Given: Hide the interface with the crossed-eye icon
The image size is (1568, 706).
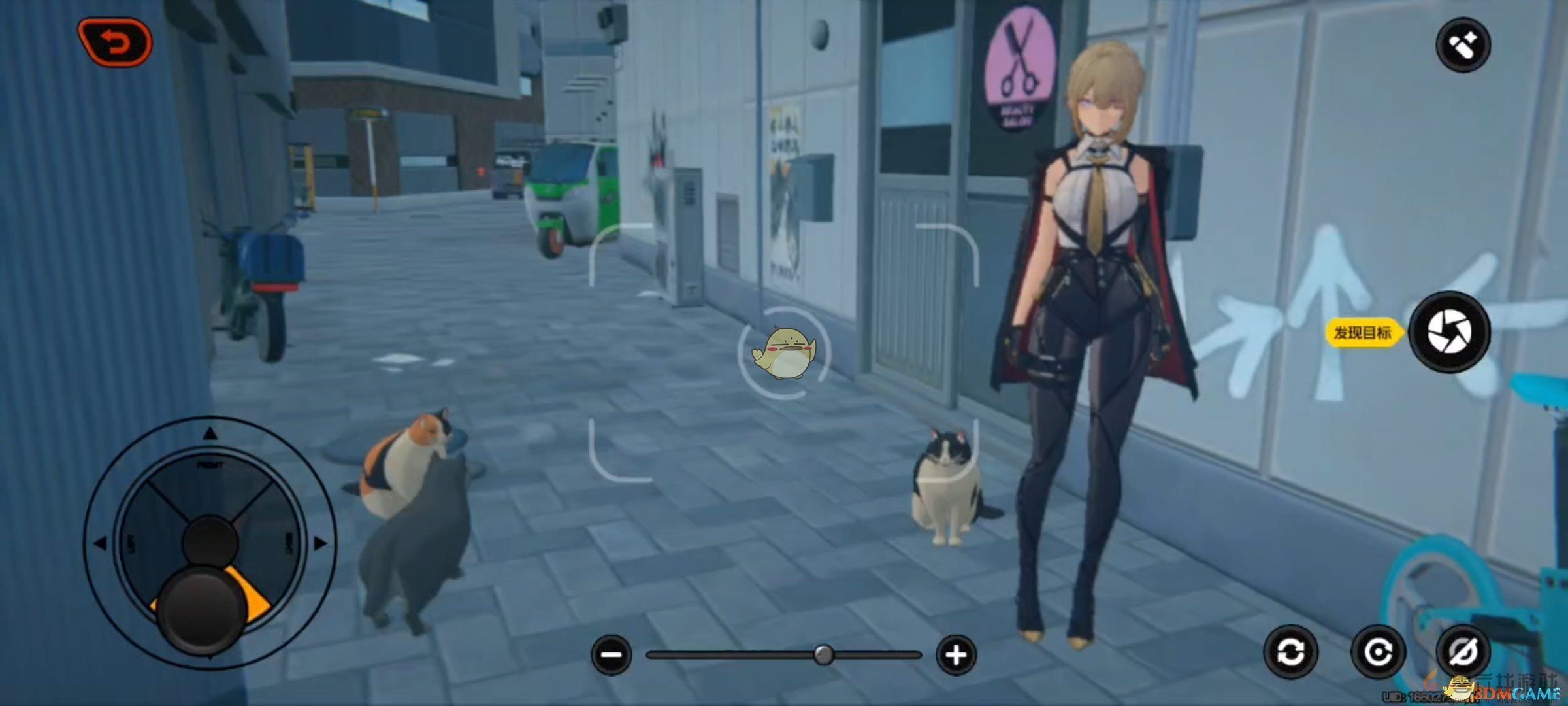Looking at the screenshot, I should (1463, 652).
